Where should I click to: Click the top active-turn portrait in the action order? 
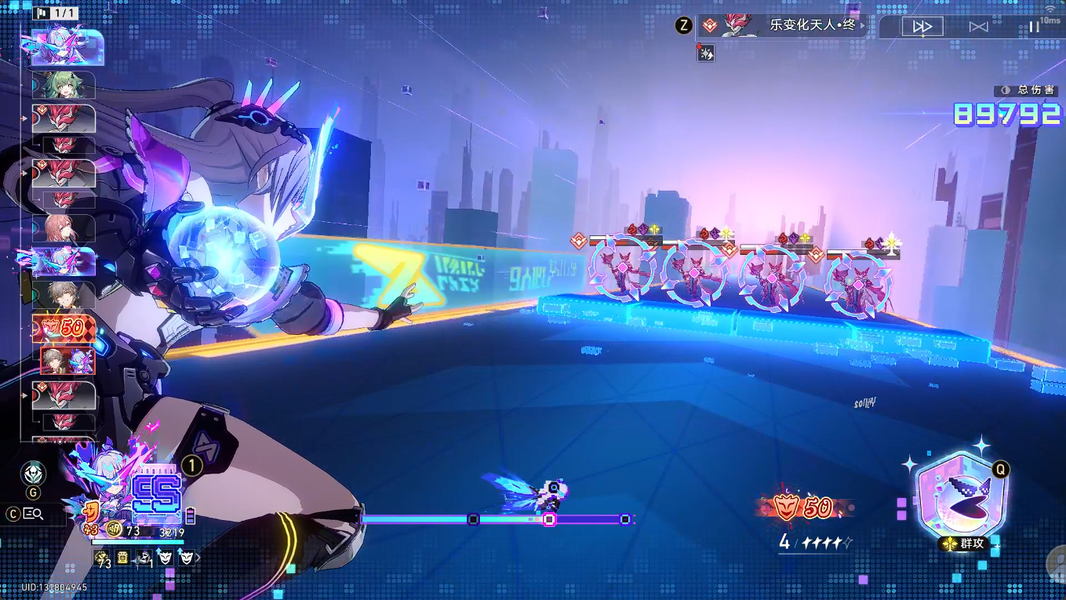coord(67,46)
